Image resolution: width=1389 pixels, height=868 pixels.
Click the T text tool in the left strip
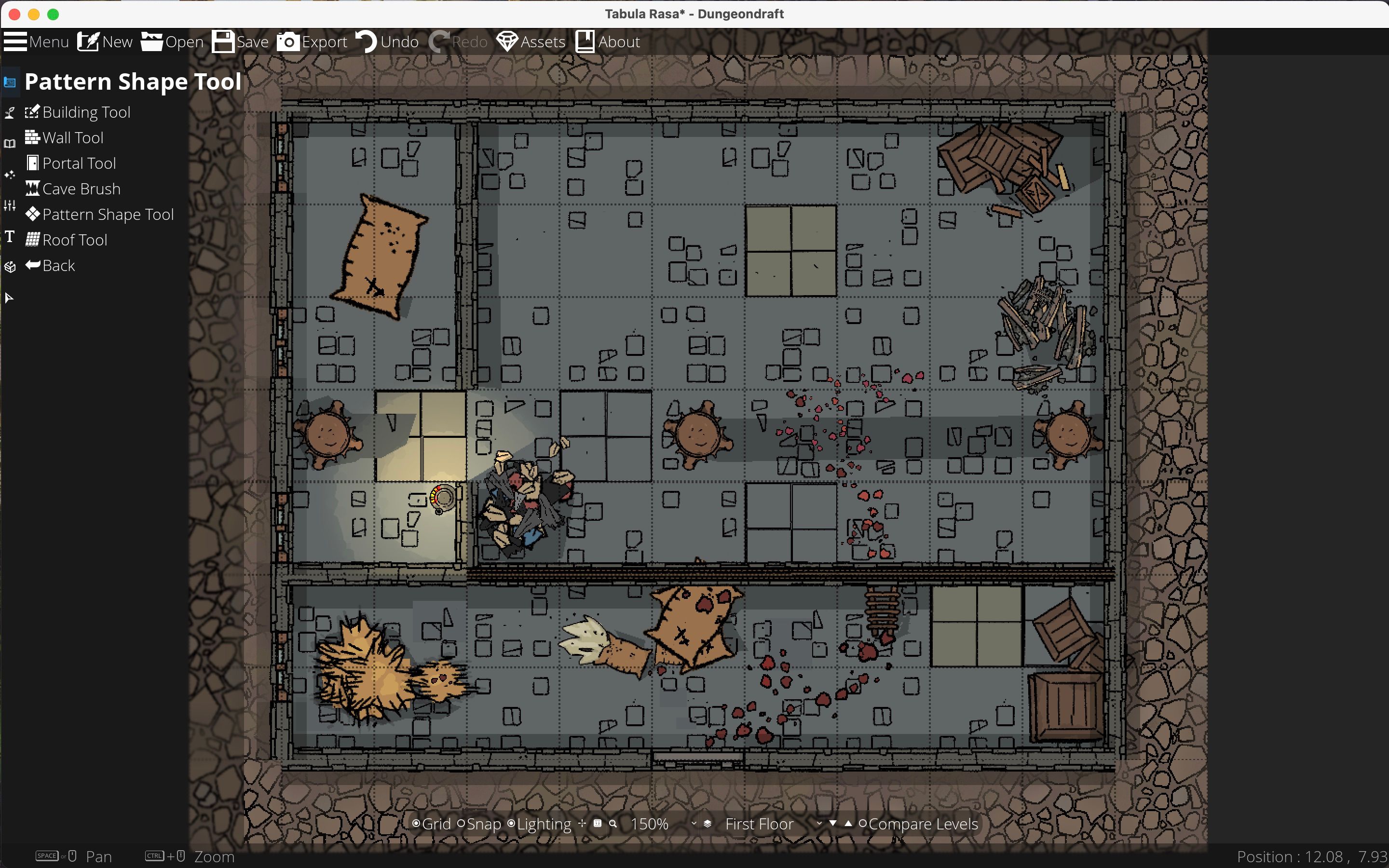coord(9,236)
